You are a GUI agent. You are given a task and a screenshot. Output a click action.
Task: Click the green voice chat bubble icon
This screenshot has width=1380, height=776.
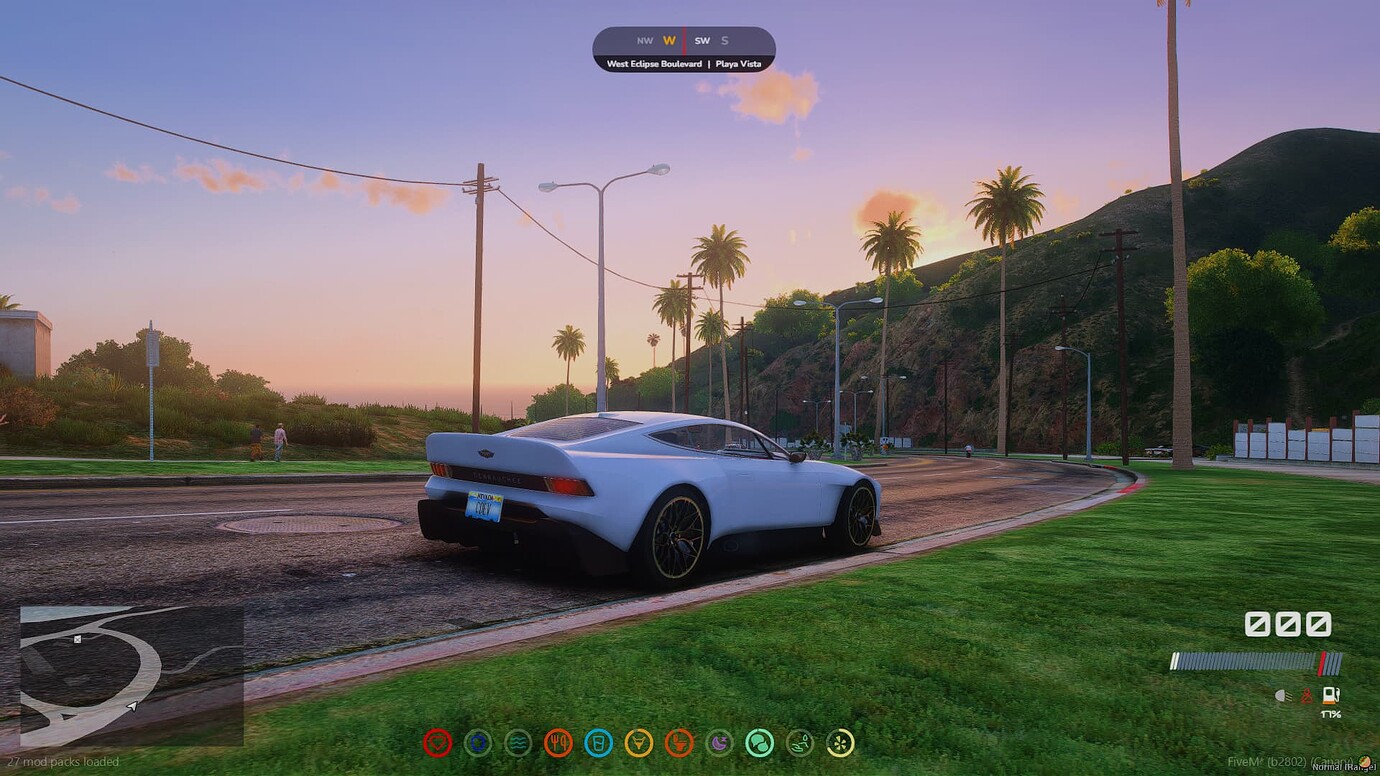(758, 742)
